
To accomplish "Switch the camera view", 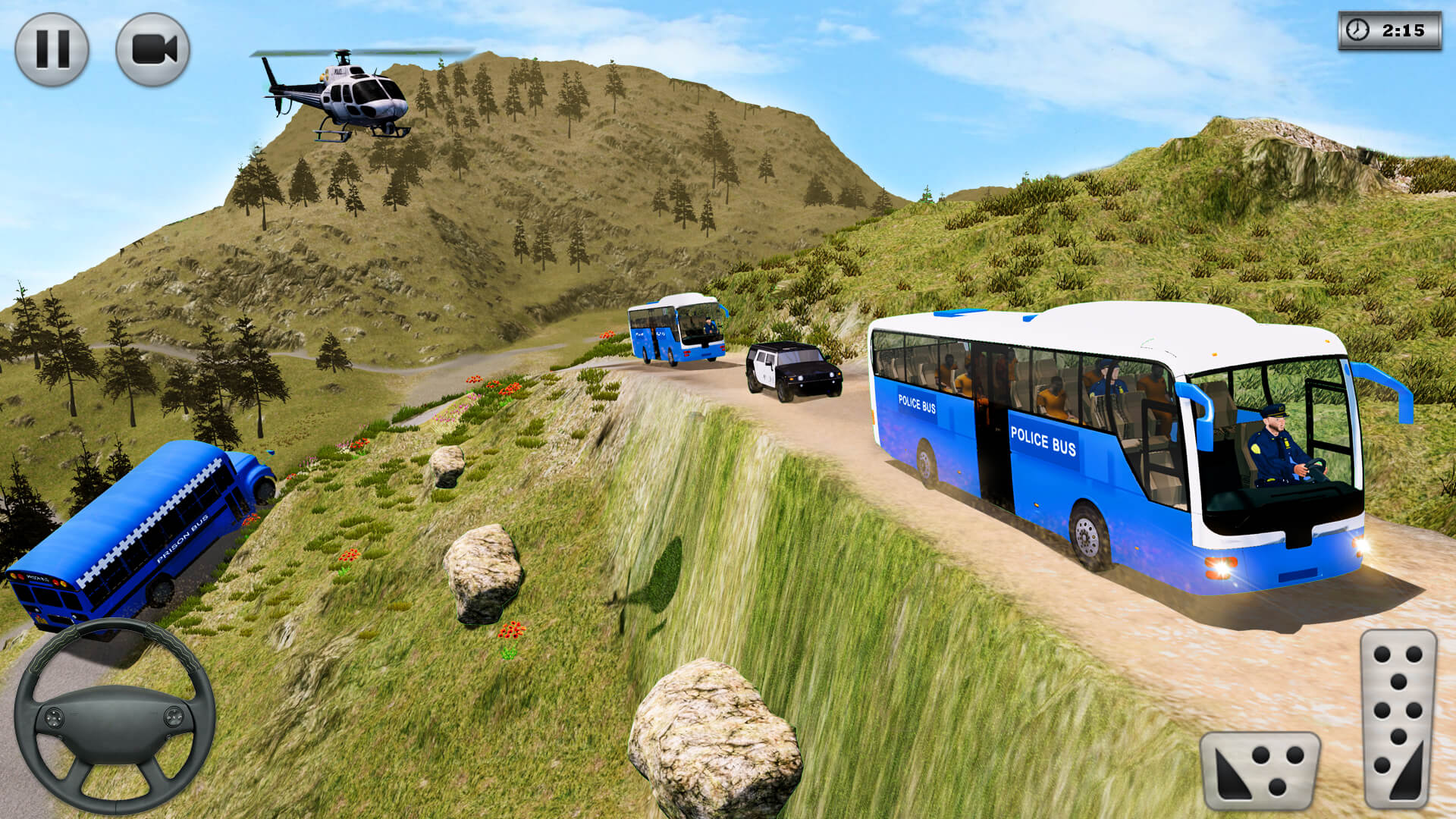I will (x=152, y=49).
